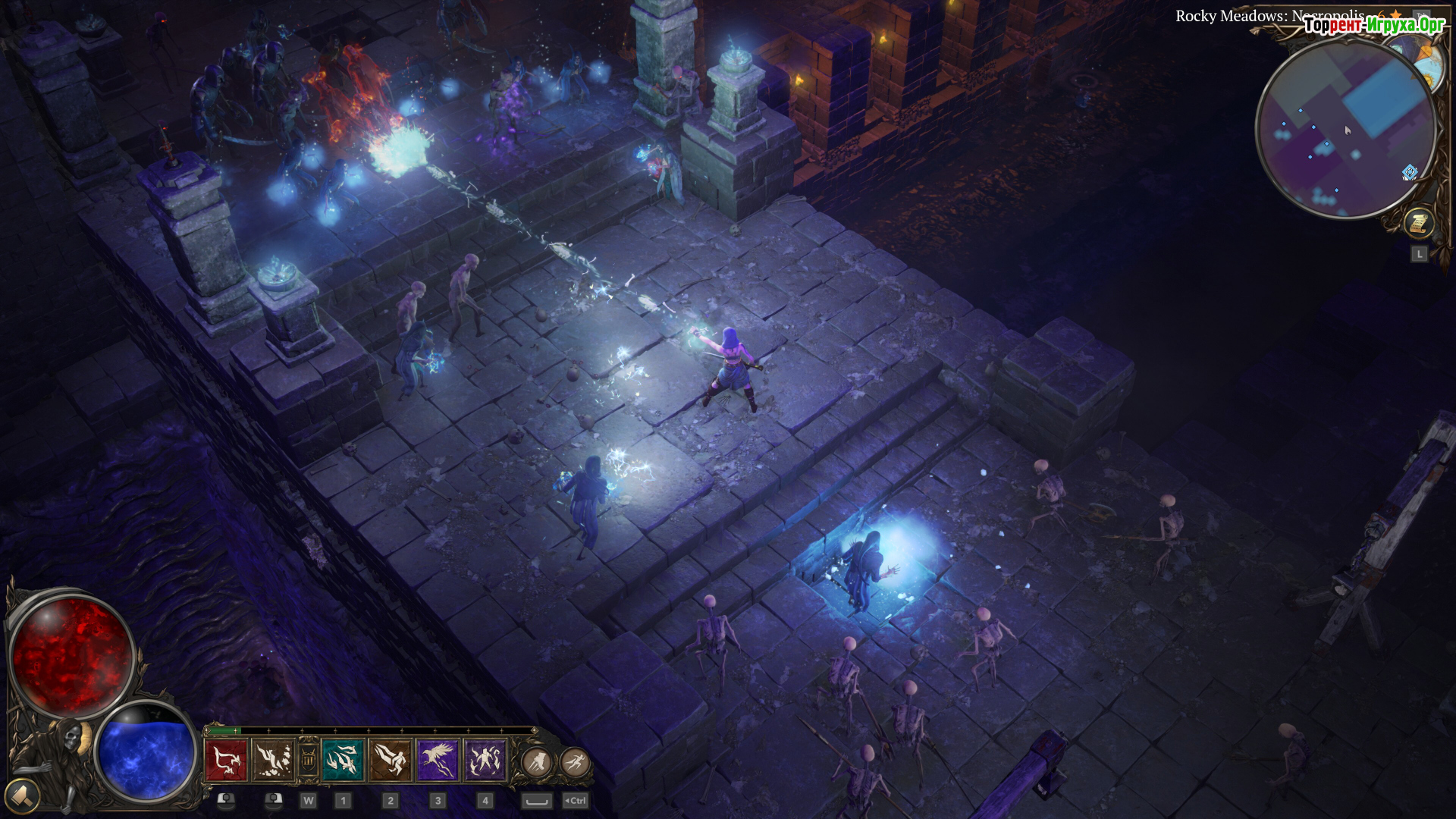
Task: Cast the purple winged bird spell
Action: pyautogui.click(x=438, y=761)
